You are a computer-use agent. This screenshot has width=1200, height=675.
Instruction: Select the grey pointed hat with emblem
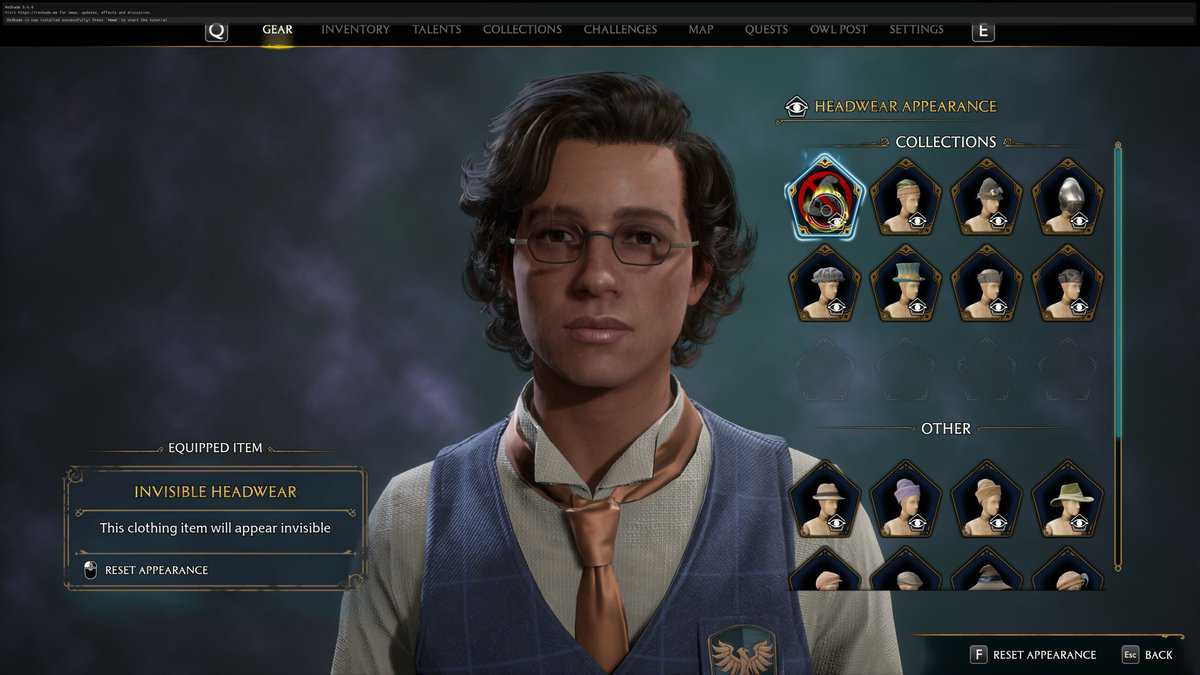tap(987, 196)
